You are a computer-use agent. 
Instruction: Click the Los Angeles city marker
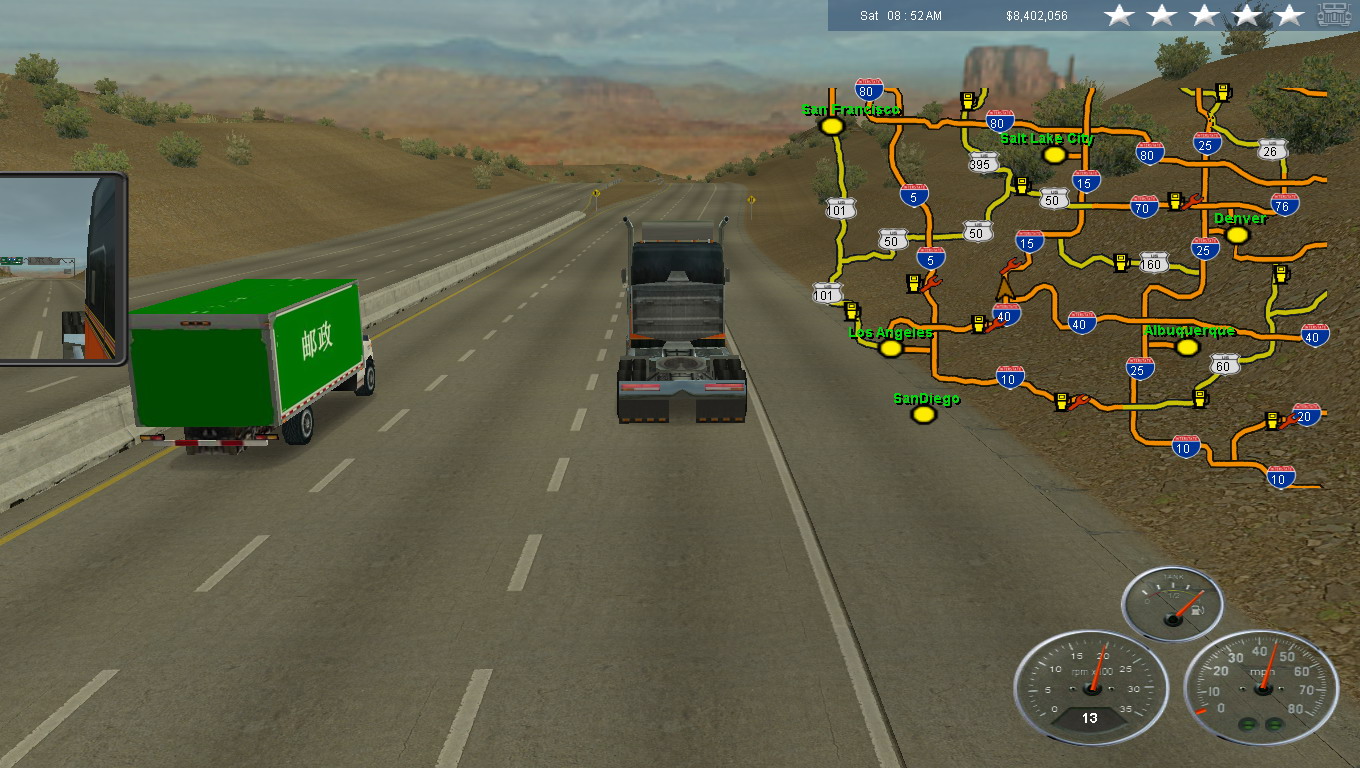coord(890,348)
